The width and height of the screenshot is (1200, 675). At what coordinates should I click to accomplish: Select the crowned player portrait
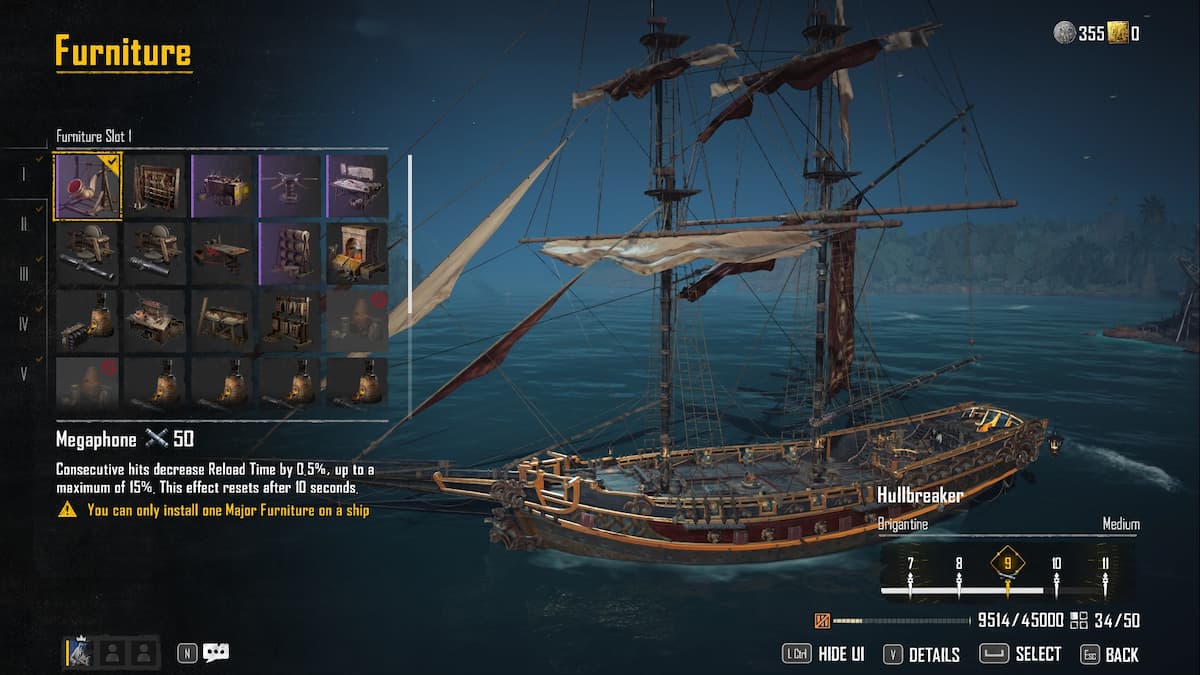pyautogui.click(x=81, y=653)
